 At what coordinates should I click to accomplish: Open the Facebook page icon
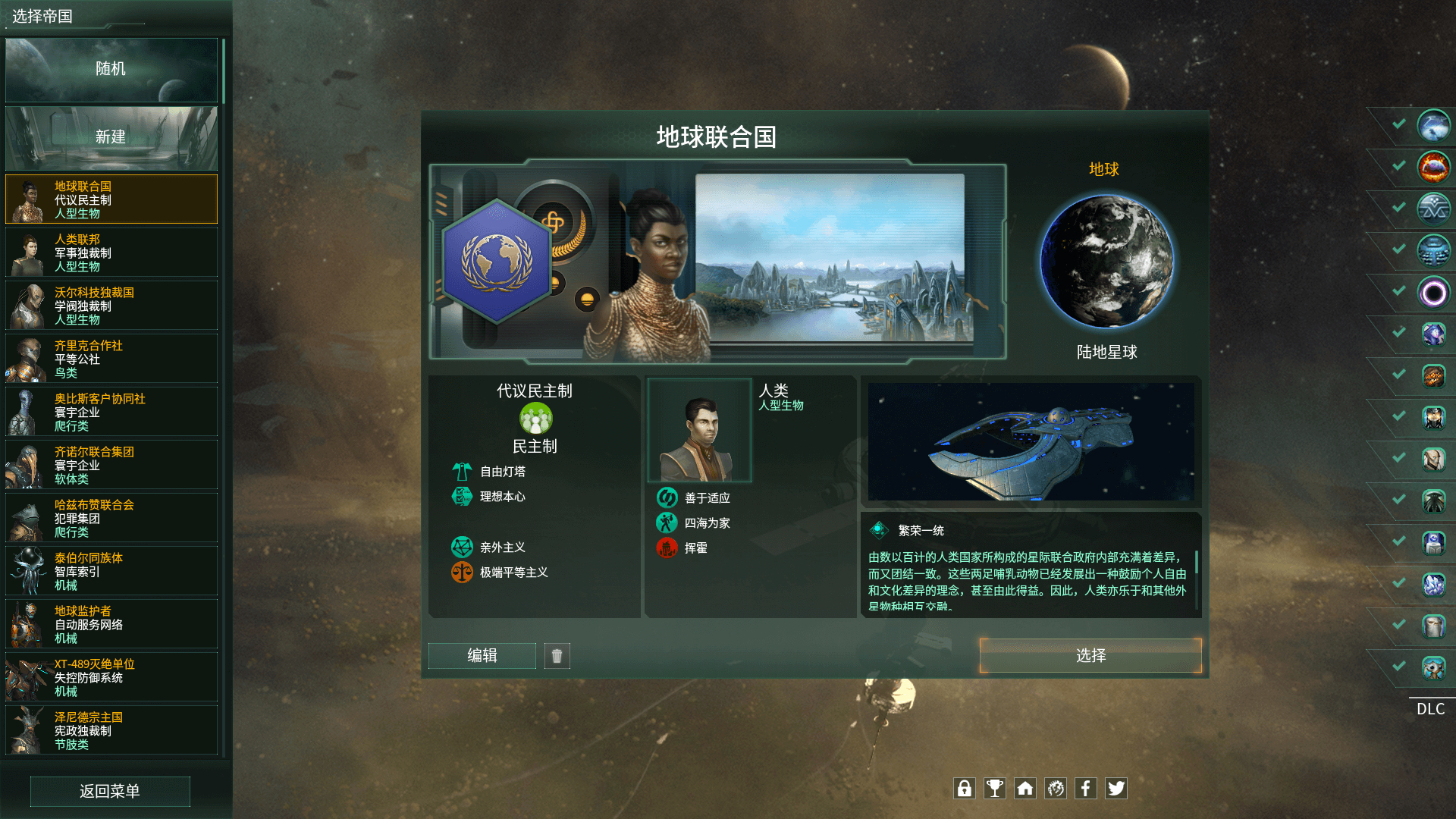click(x=1086, y=789)
